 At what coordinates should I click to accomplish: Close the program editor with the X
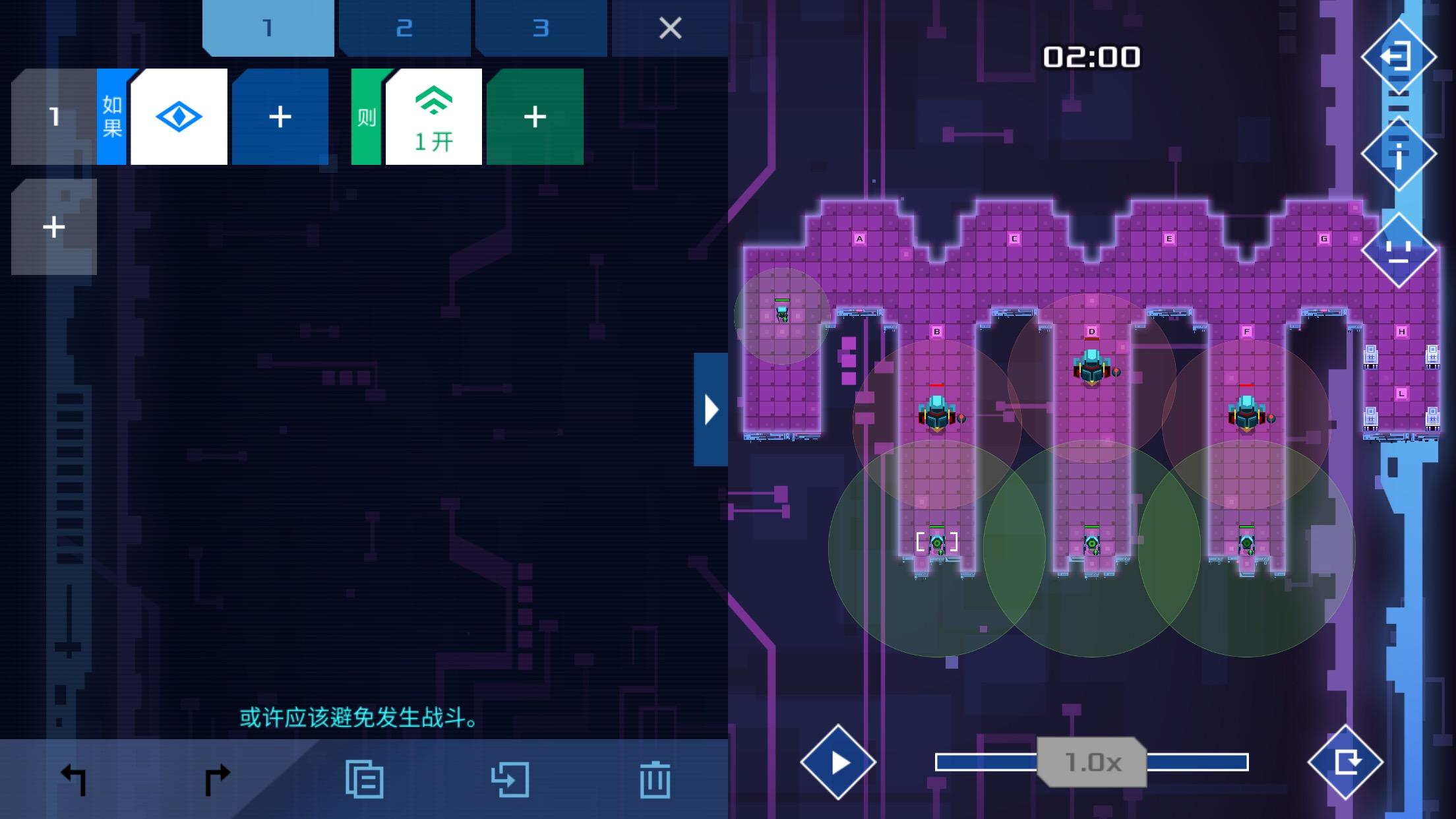point(669,28)
